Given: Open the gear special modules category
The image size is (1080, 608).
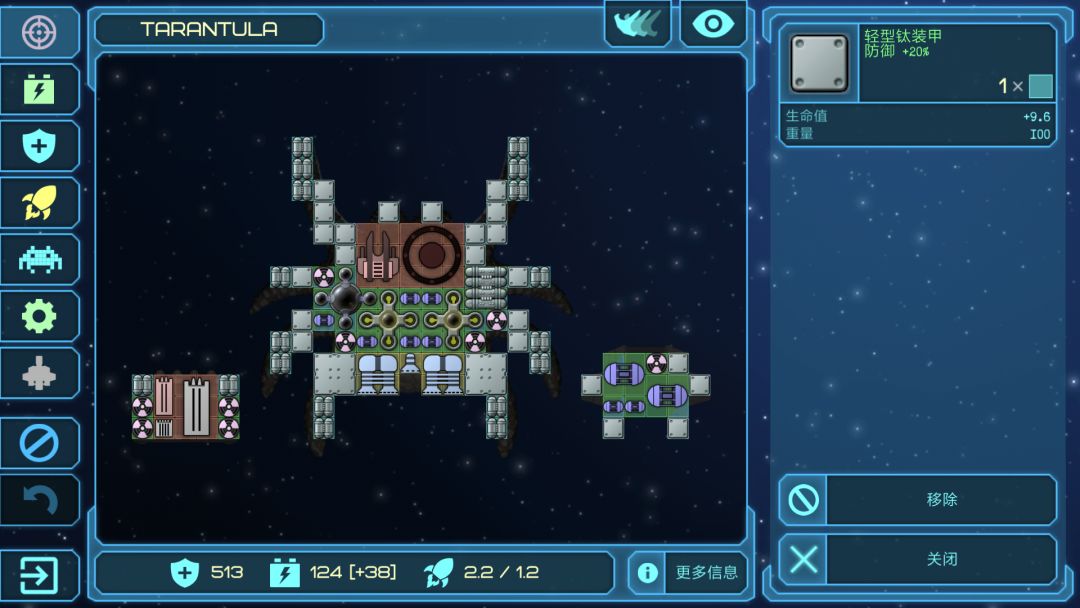Looking at the screenshot, I should point(39,317).
